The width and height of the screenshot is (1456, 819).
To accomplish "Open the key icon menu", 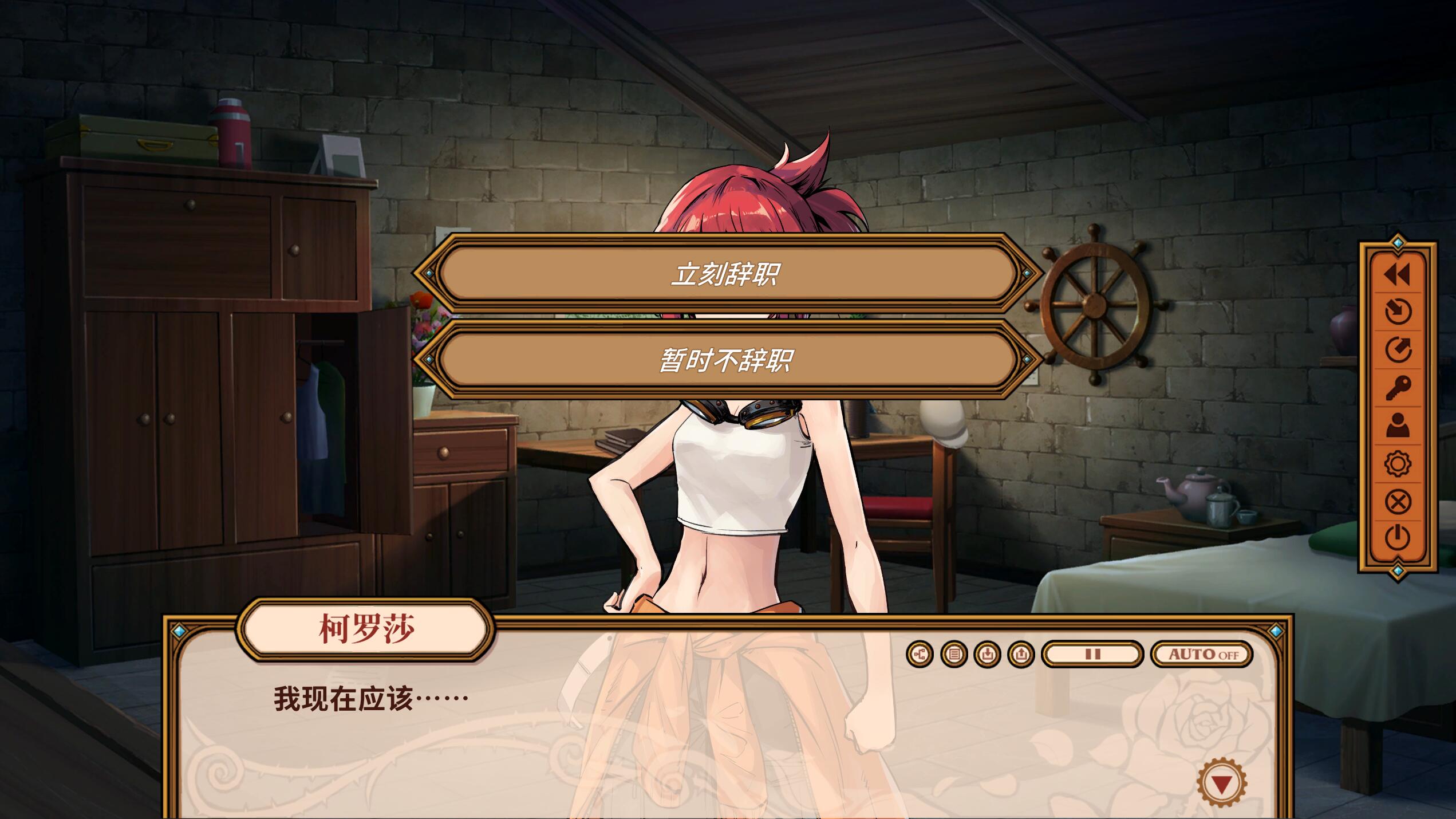I will 1397,388.
